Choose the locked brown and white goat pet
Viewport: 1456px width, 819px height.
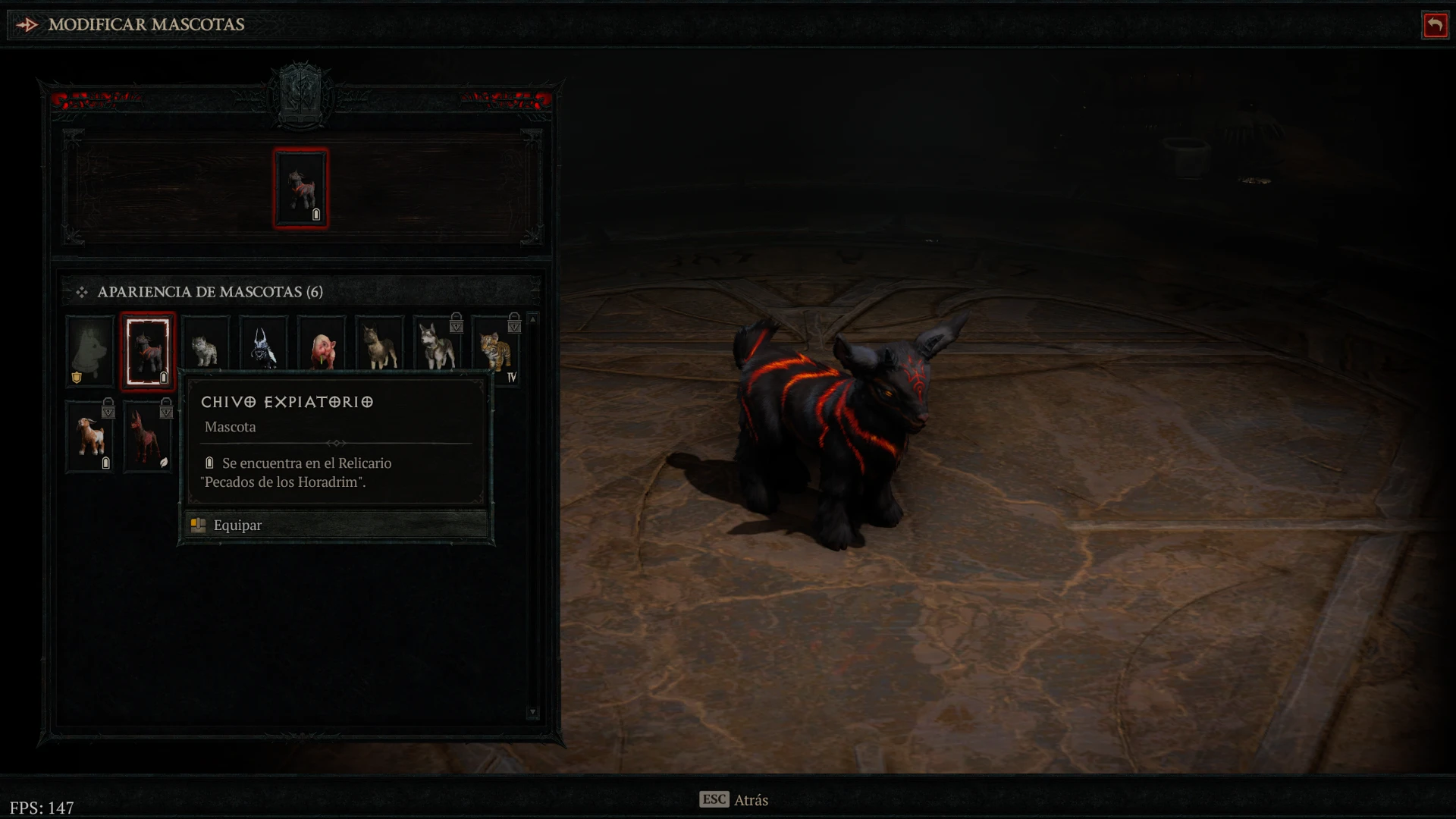pos(89,437)
